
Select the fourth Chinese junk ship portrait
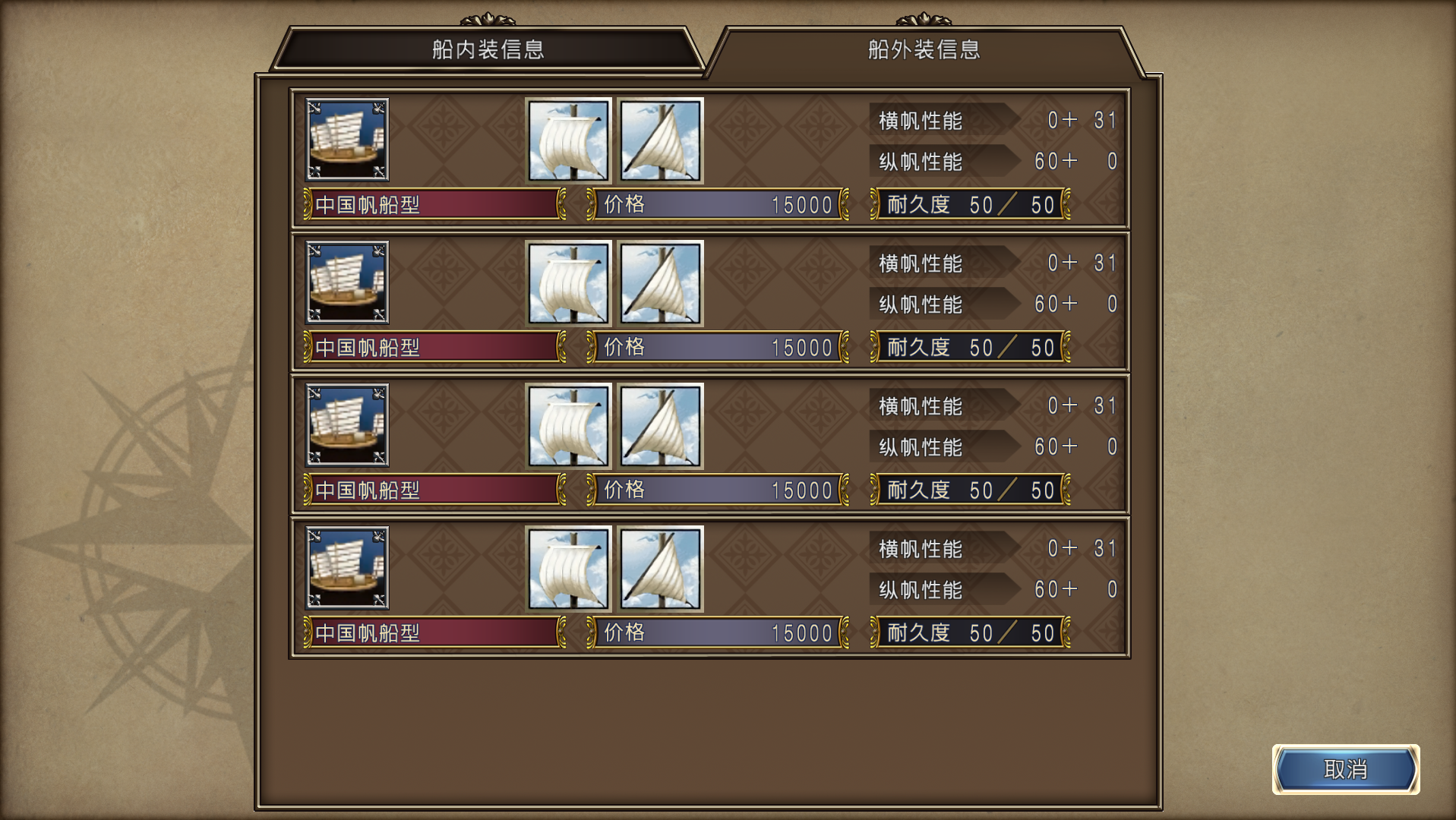coord(346,567)
